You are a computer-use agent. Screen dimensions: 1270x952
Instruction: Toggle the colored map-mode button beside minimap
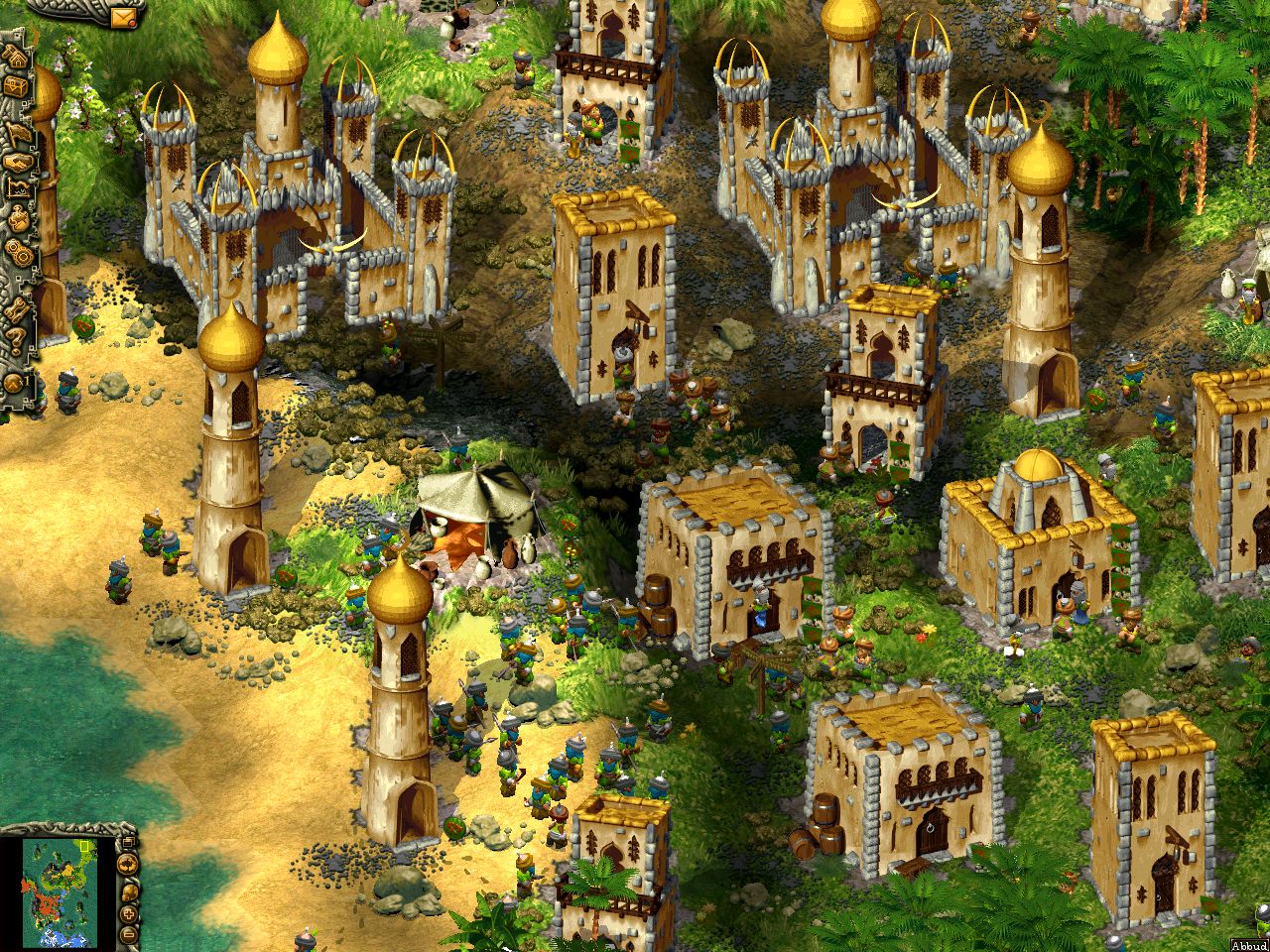(127, 864)
